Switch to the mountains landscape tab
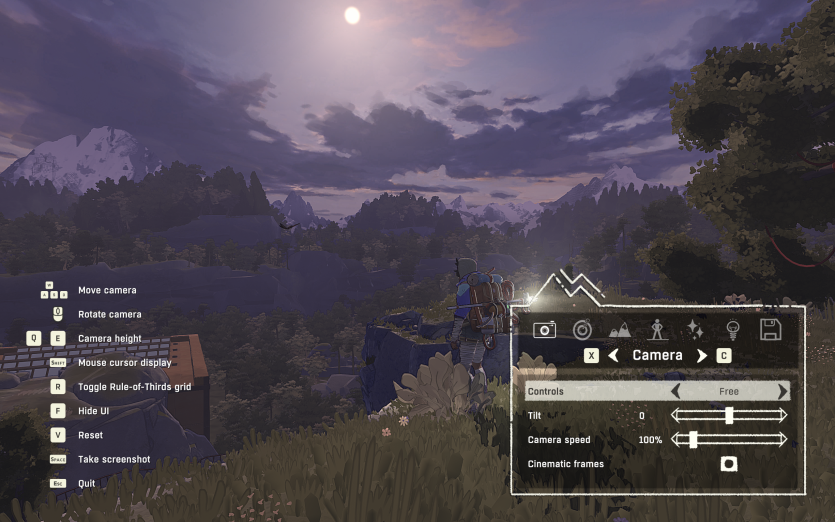This screenshot has width=835, height=522. (x=620, y=329)
